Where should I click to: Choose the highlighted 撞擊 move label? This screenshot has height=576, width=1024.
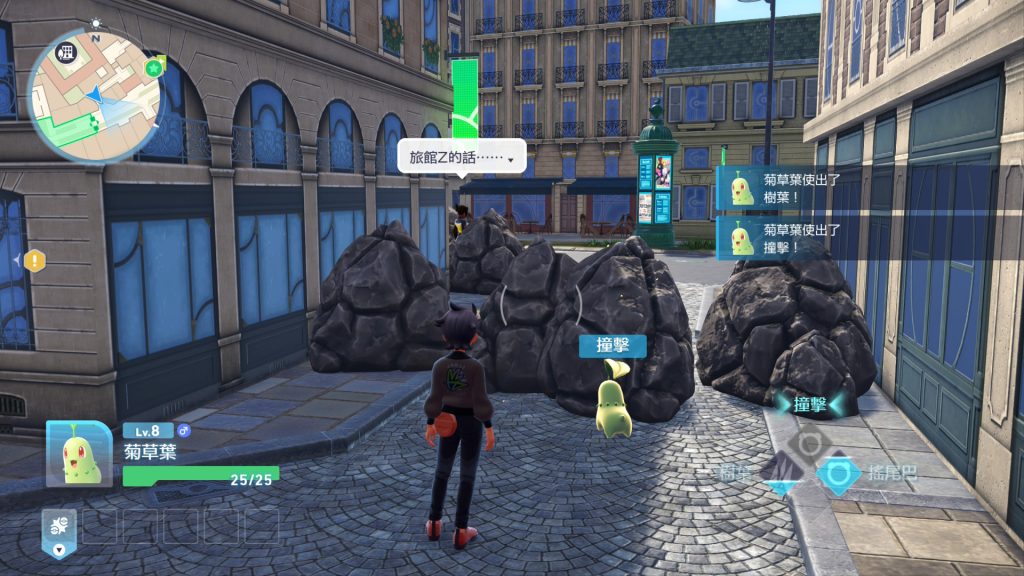click(809, 404)
